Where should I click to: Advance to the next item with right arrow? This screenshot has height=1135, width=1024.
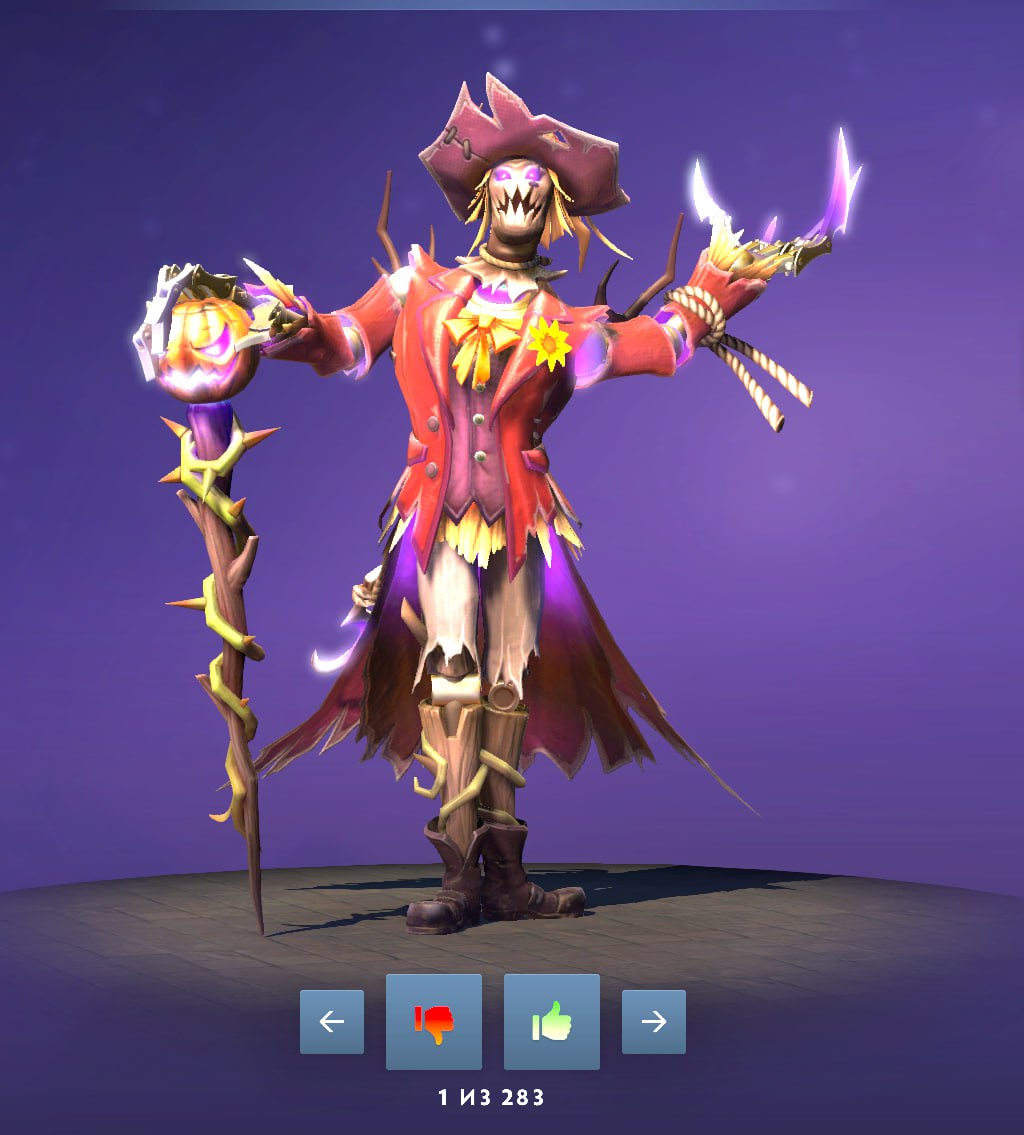click(x=654, y=1021)
